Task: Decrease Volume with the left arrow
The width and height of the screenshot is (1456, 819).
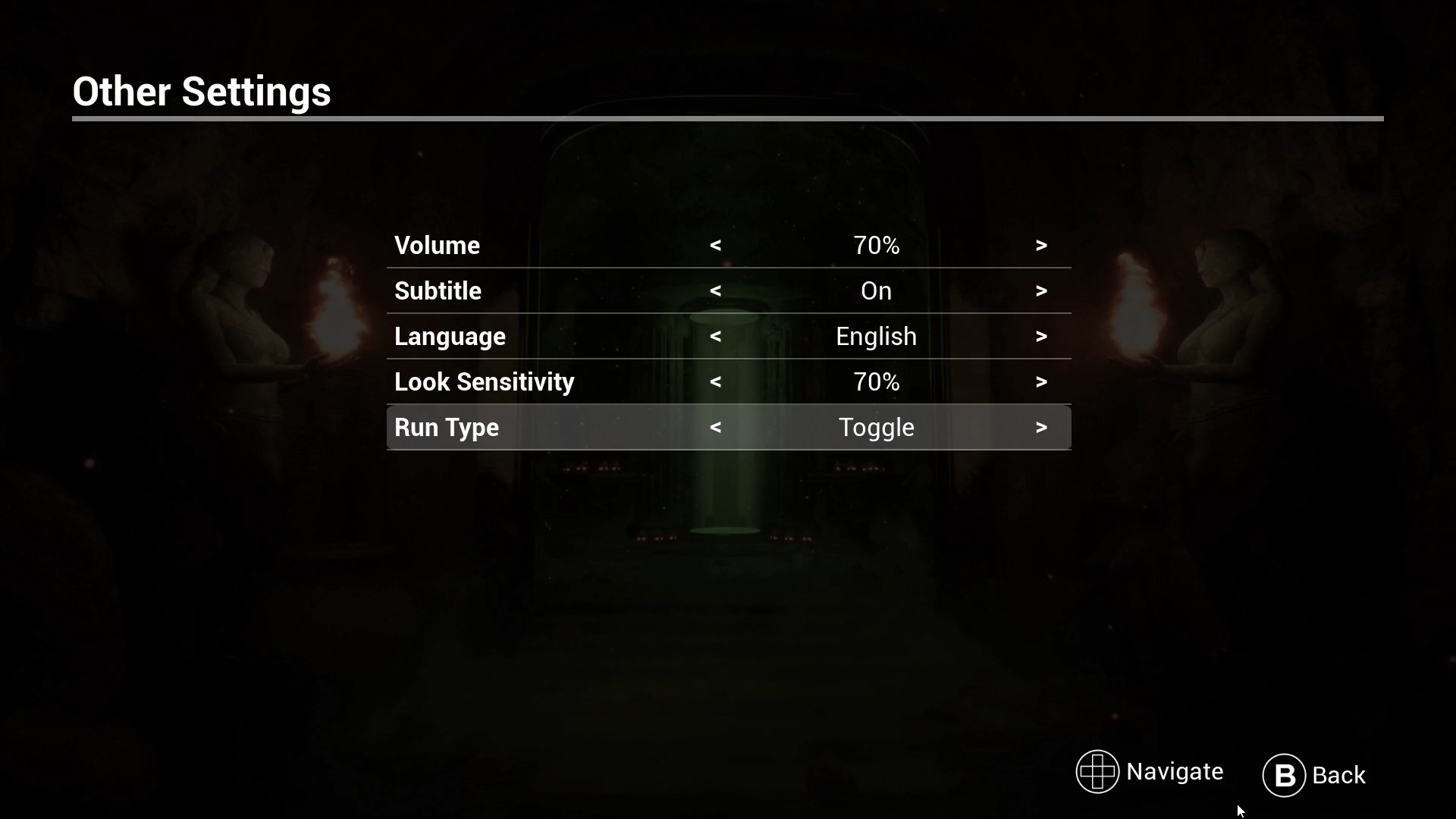Action: (x=715, y=245)
